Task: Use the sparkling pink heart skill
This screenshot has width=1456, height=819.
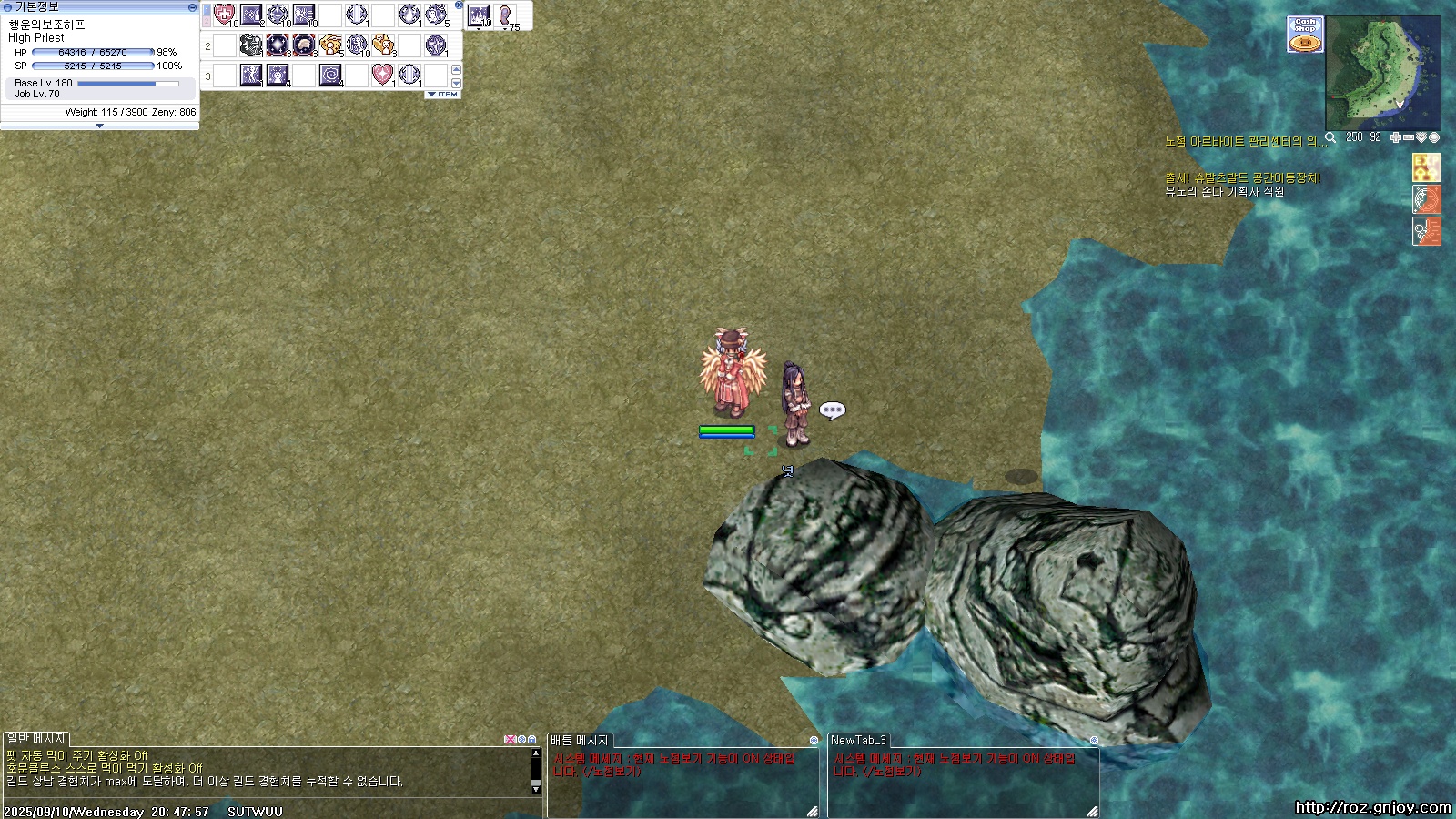Action: (383, 75)
